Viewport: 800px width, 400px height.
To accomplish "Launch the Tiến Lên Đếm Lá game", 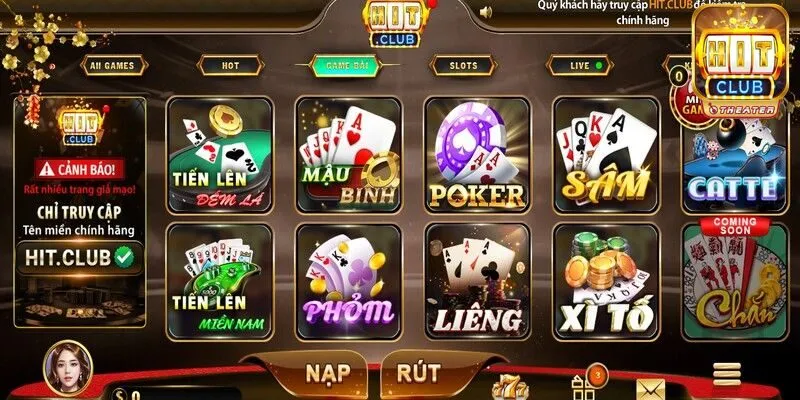I will pos(216,153).
